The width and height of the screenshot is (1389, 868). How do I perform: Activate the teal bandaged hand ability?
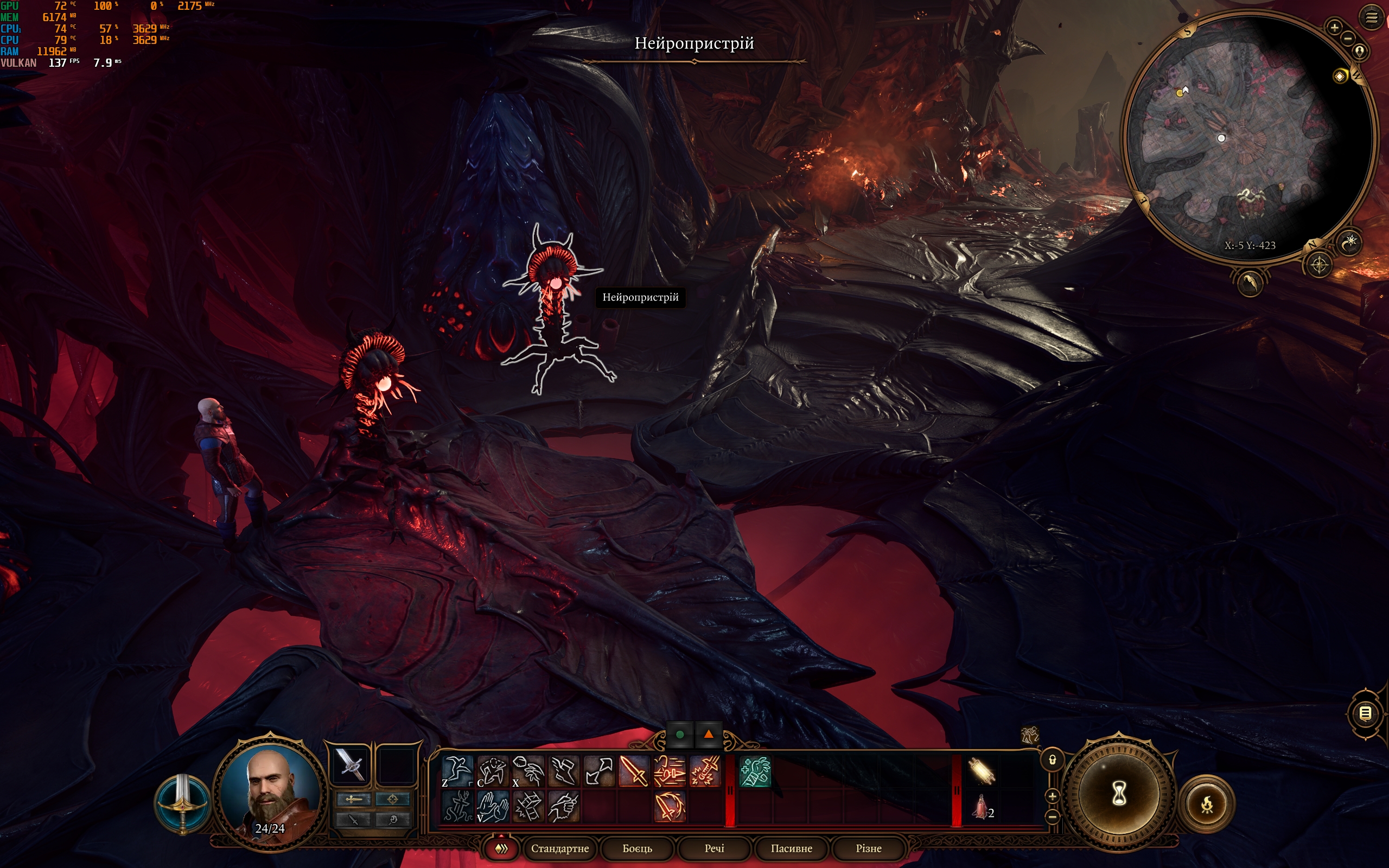point(755,771)
